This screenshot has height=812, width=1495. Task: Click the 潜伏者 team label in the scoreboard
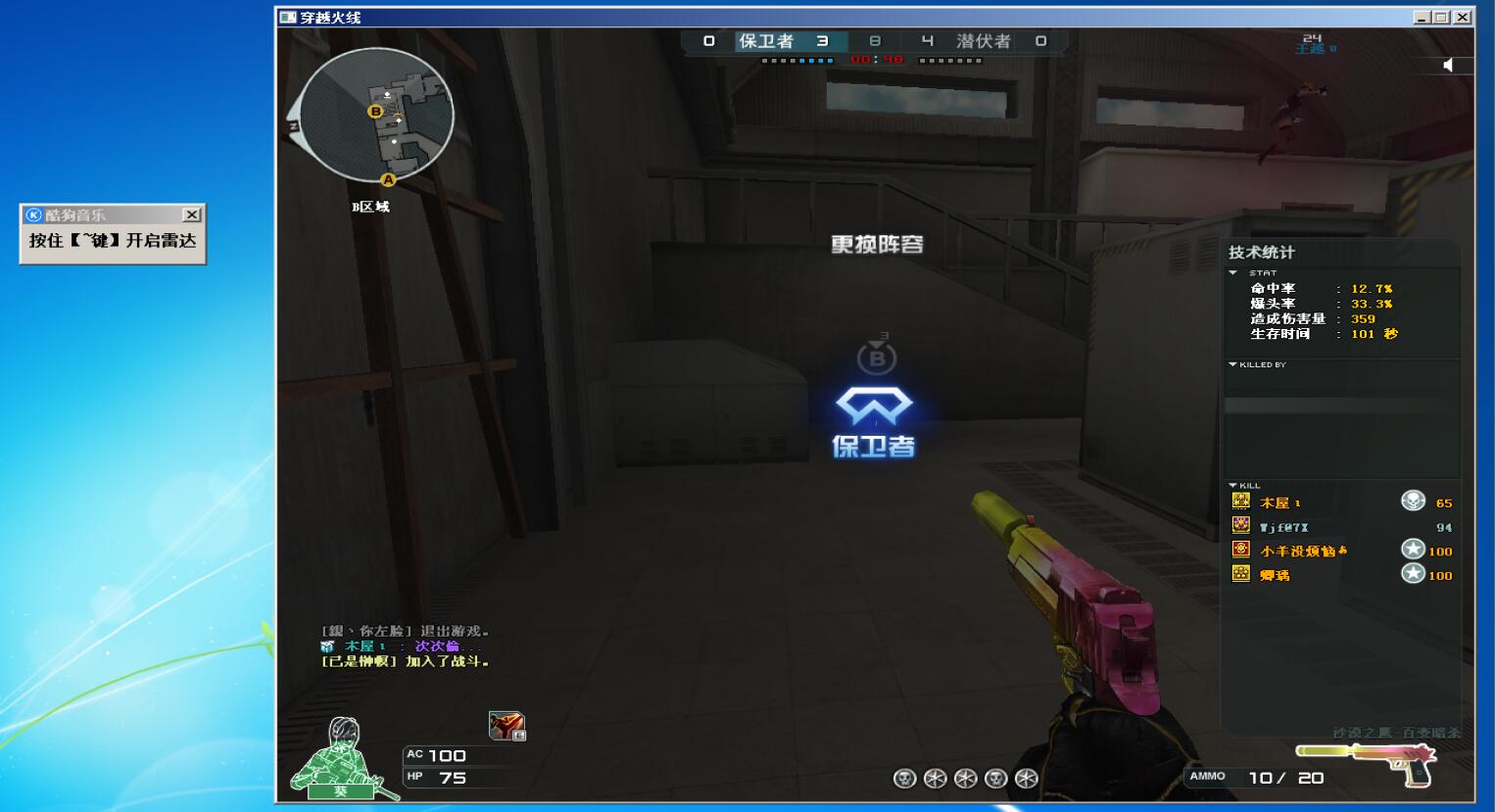[985, 42]
